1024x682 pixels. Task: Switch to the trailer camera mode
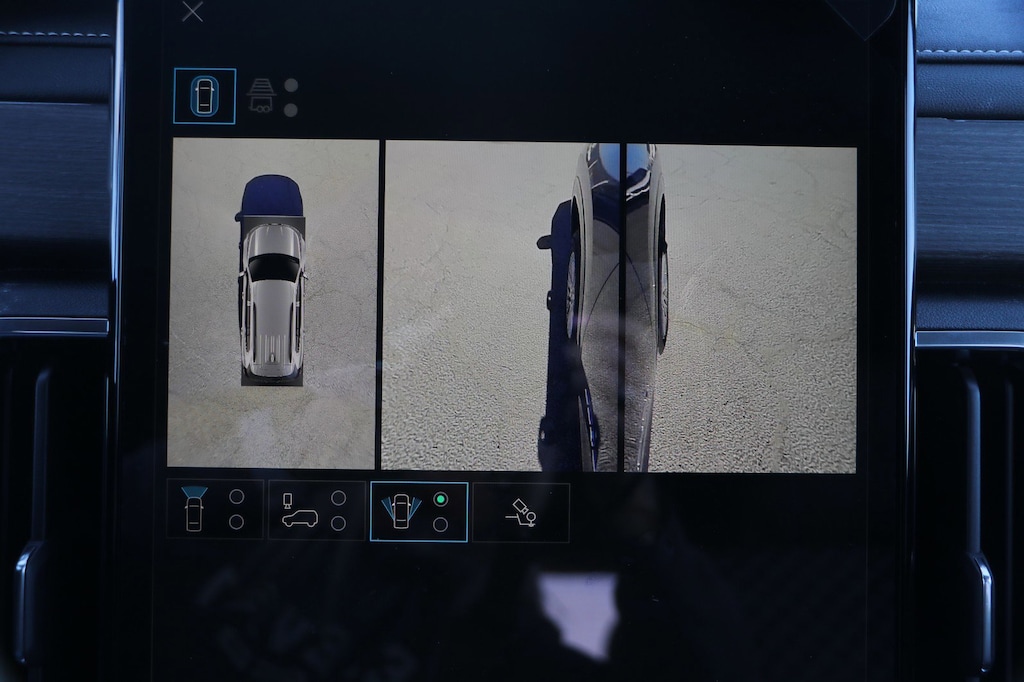pyautogui.click(x=262, y=96)
